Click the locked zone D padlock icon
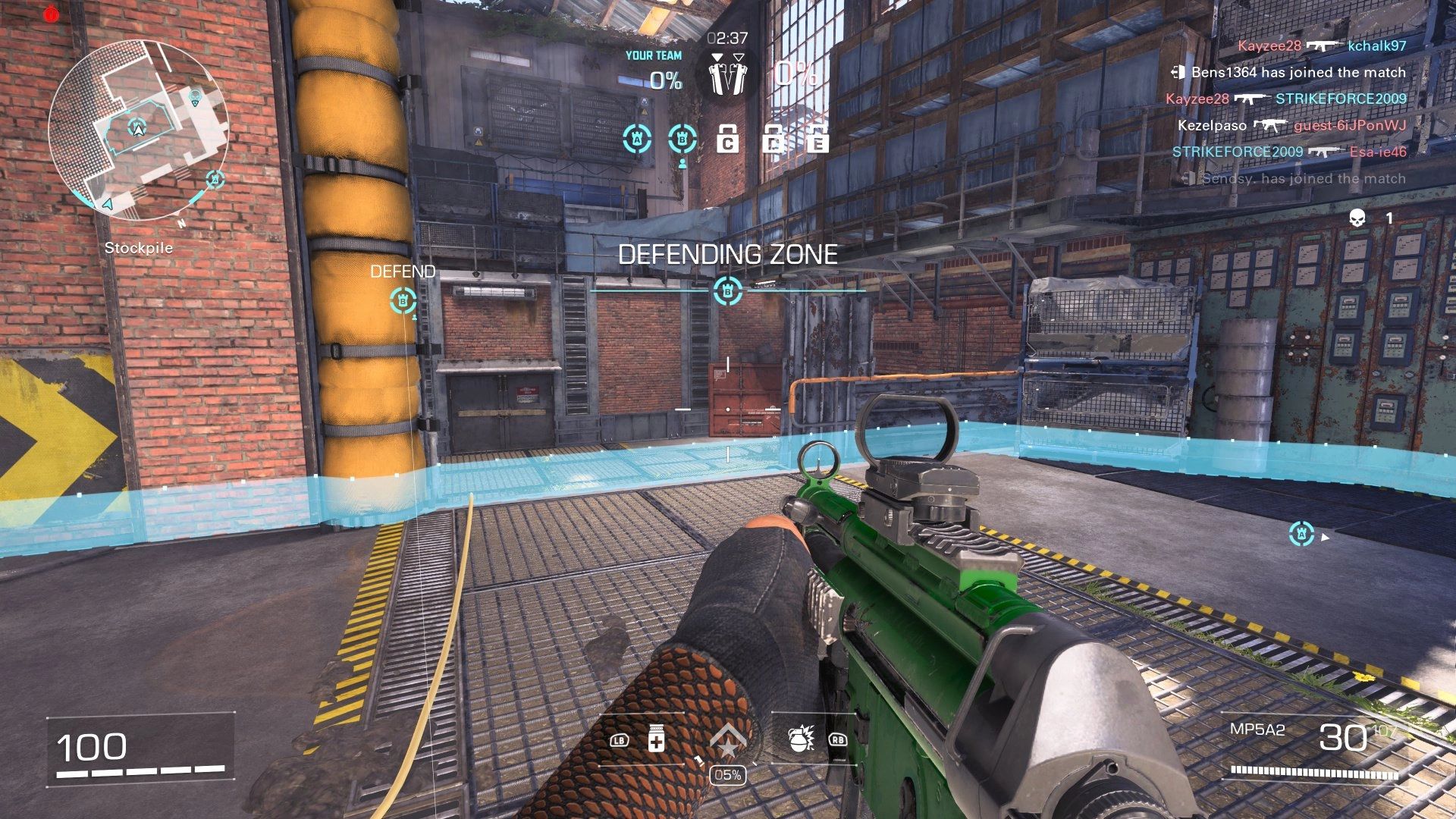Screen dimensions: 1456x819 [x=773, y=140]
